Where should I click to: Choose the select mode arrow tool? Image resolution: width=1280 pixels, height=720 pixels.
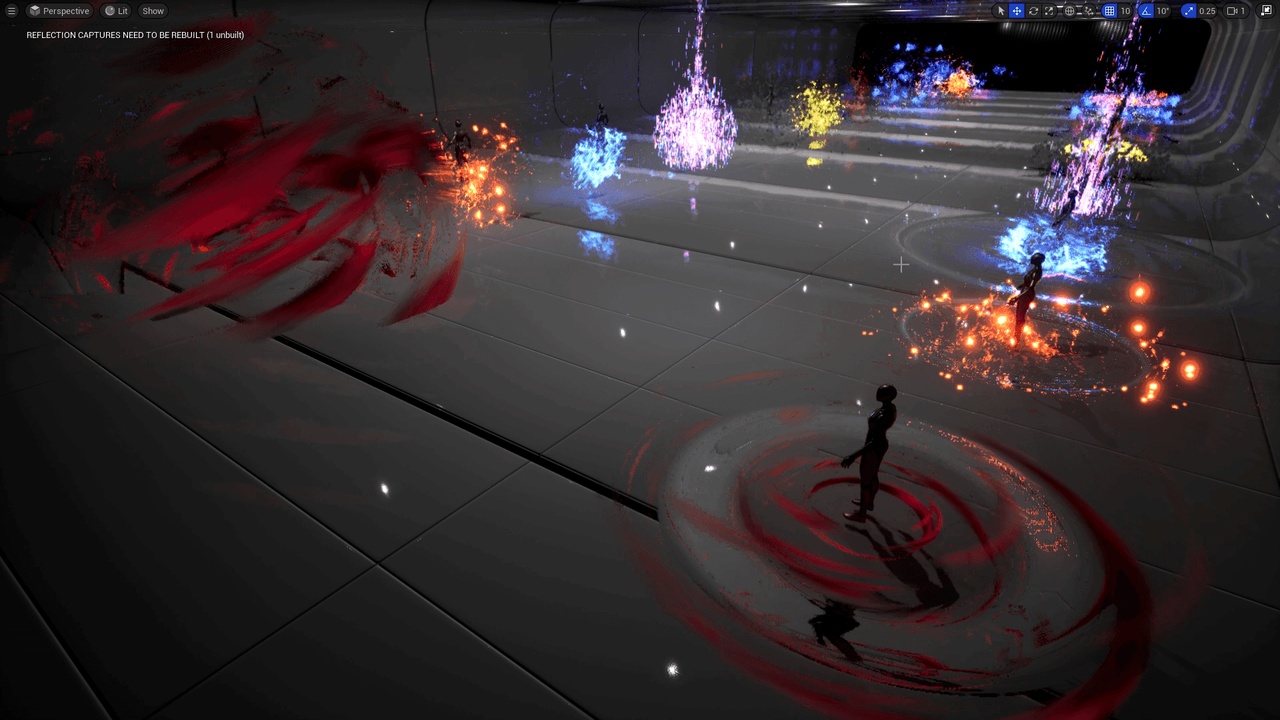[x=1001, y=11]
